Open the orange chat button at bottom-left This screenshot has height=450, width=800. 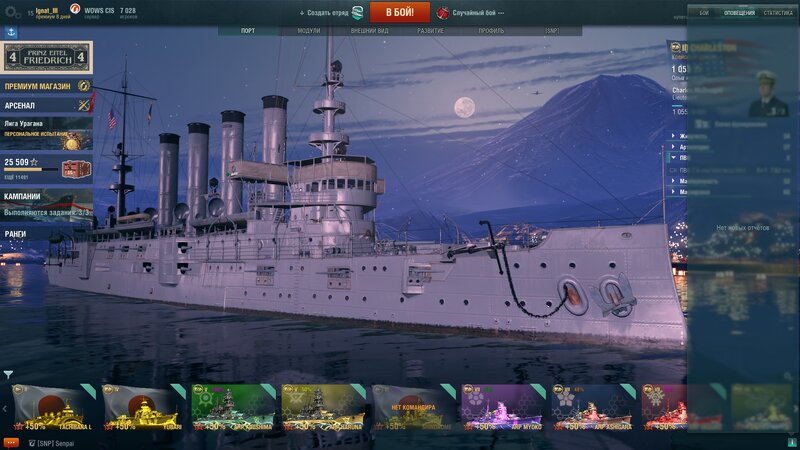tap(11, 441)
